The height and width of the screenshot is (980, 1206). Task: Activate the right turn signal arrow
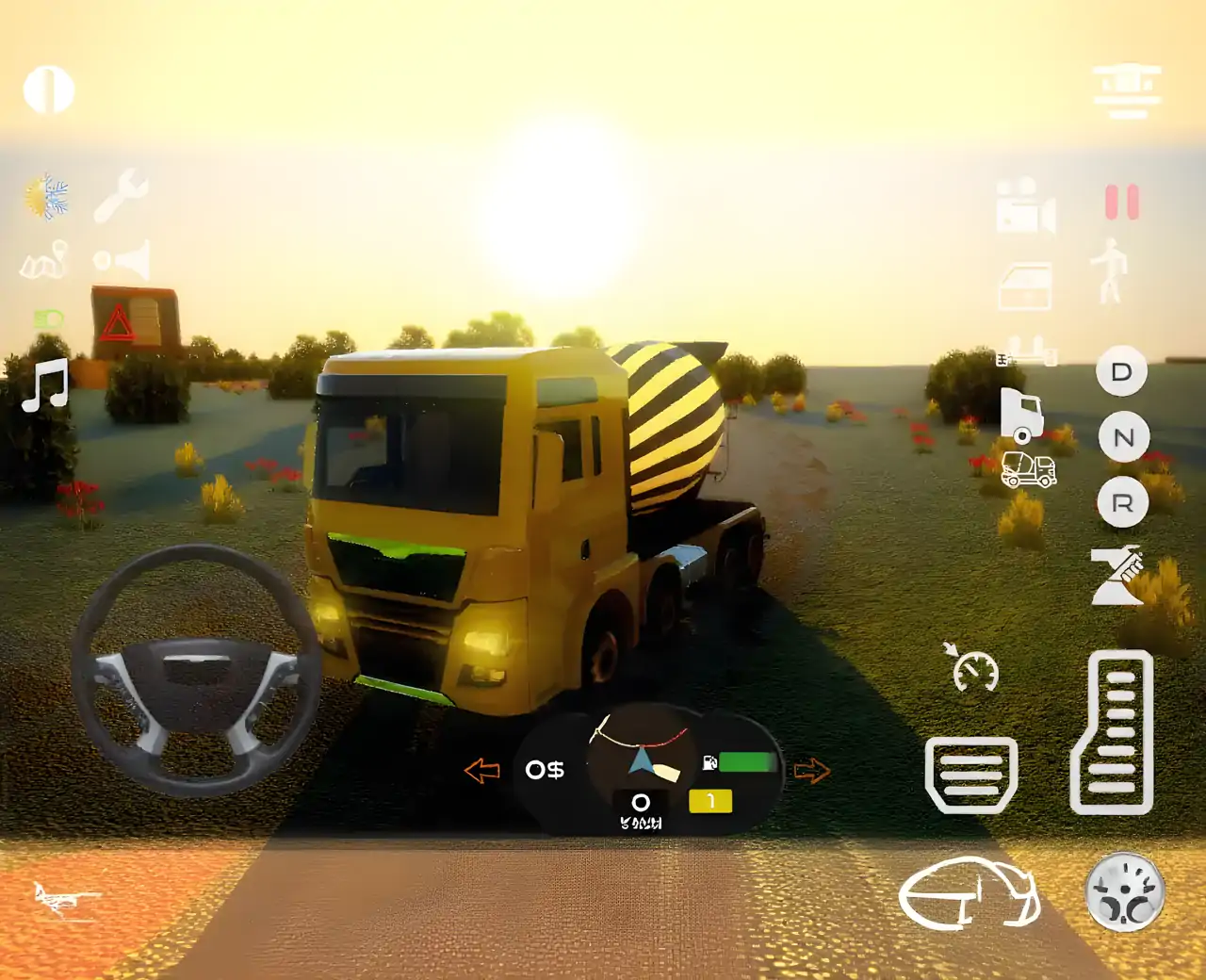(x=811, y=771)
